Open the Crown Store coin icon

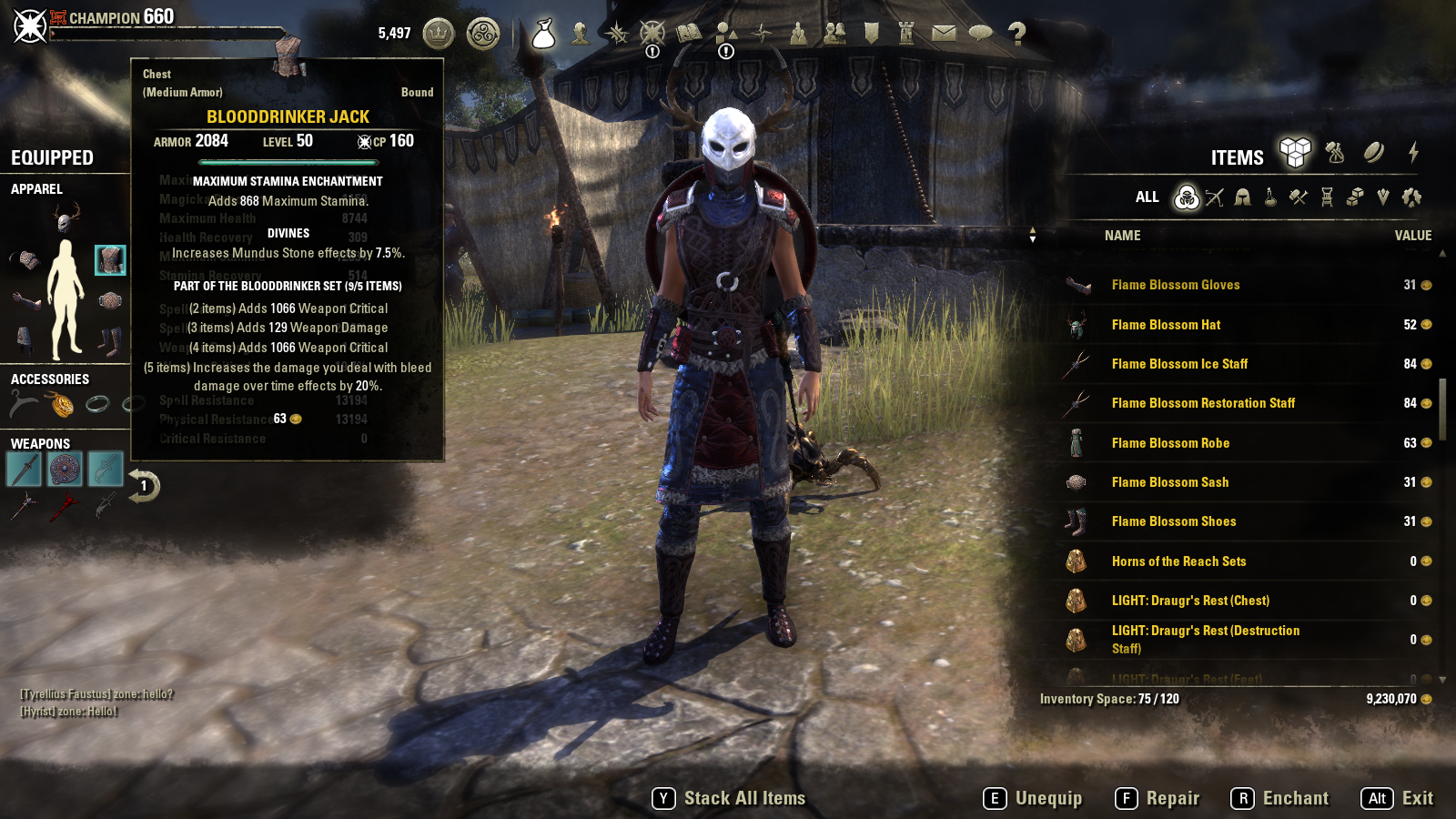click(x=439, y=34)
